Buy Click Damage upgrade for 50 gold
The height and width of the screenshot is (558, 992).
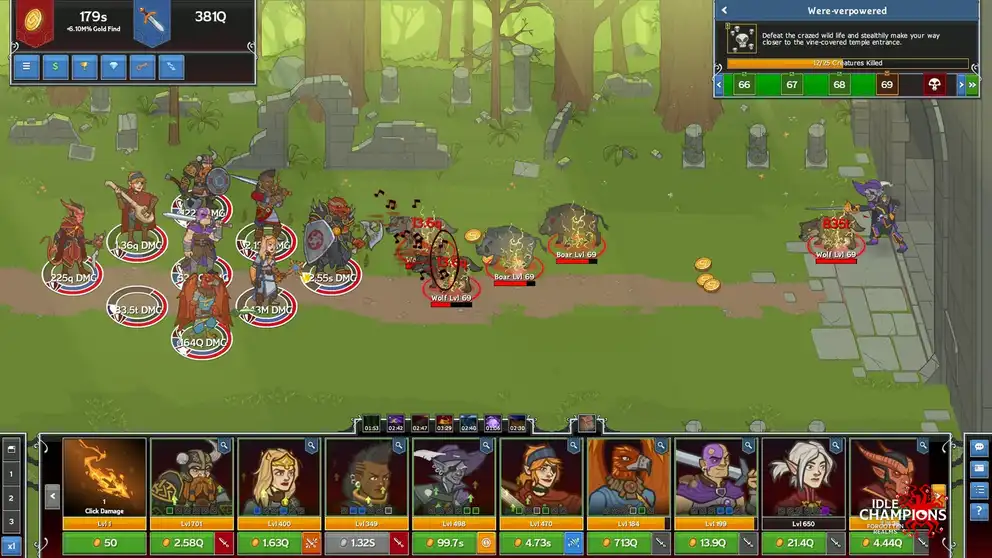point(104,543)
